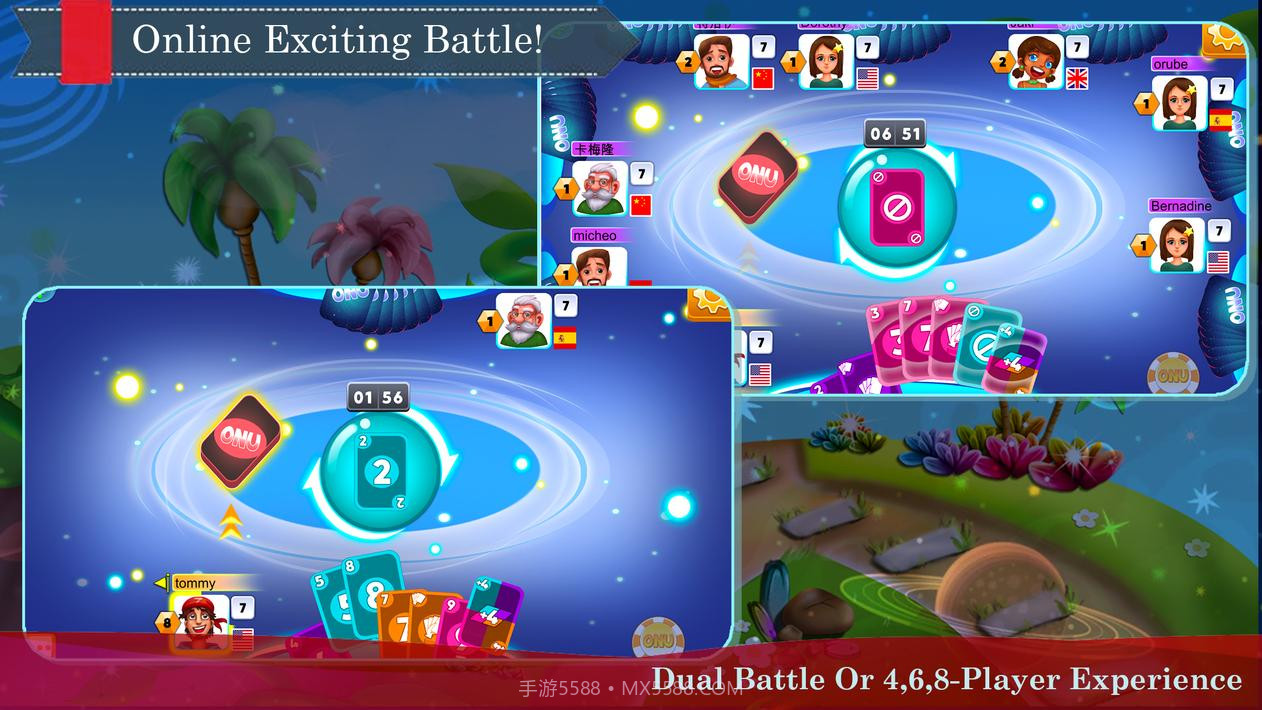
Task: Open the bearded player's avatar with Spanish flag
Action: 523,320
